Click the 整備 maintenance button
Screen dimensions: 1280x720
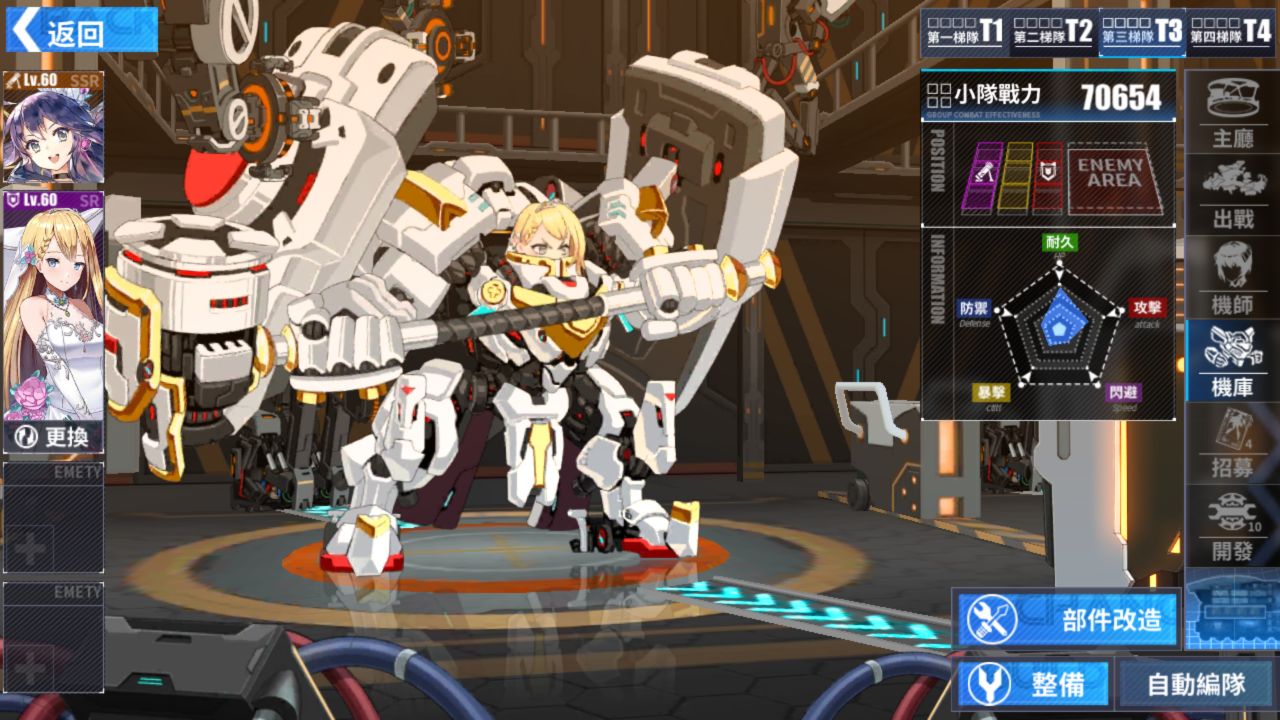pos(1034,685)
